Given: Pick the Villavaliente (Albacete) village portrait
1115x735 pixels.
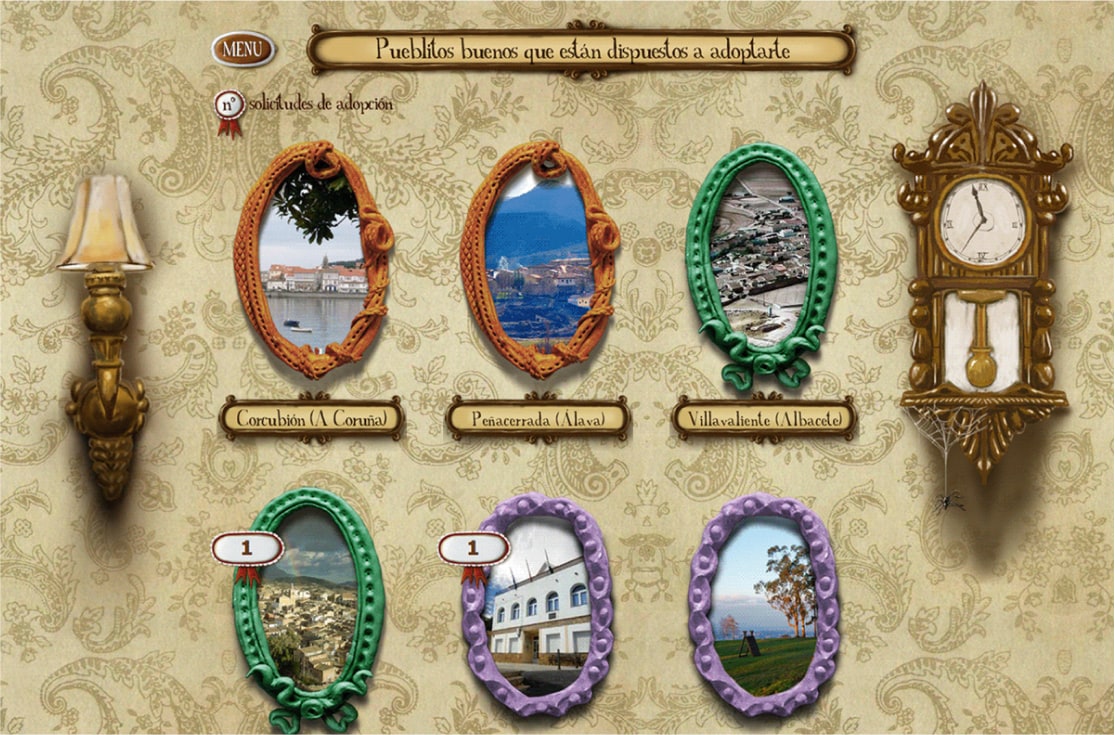Looking at the screenshot, I should [x=762, y=260].
